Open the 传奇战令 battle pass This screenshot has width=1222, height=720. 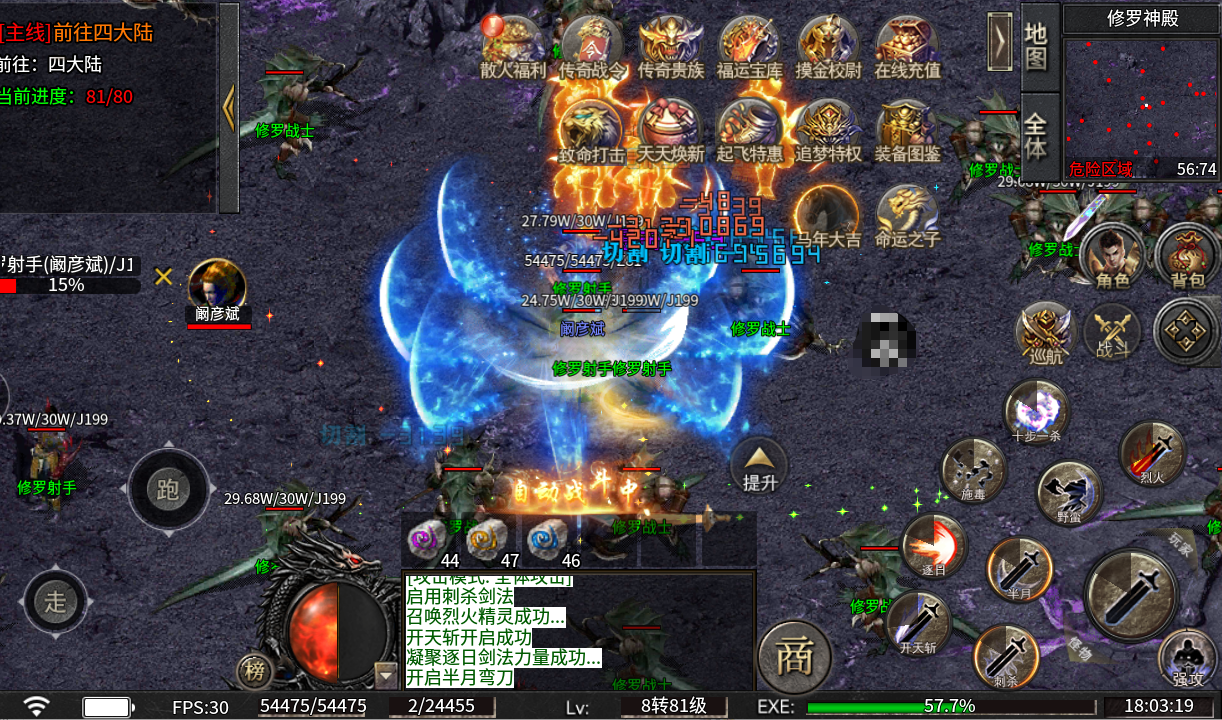(x=591, y=44)
